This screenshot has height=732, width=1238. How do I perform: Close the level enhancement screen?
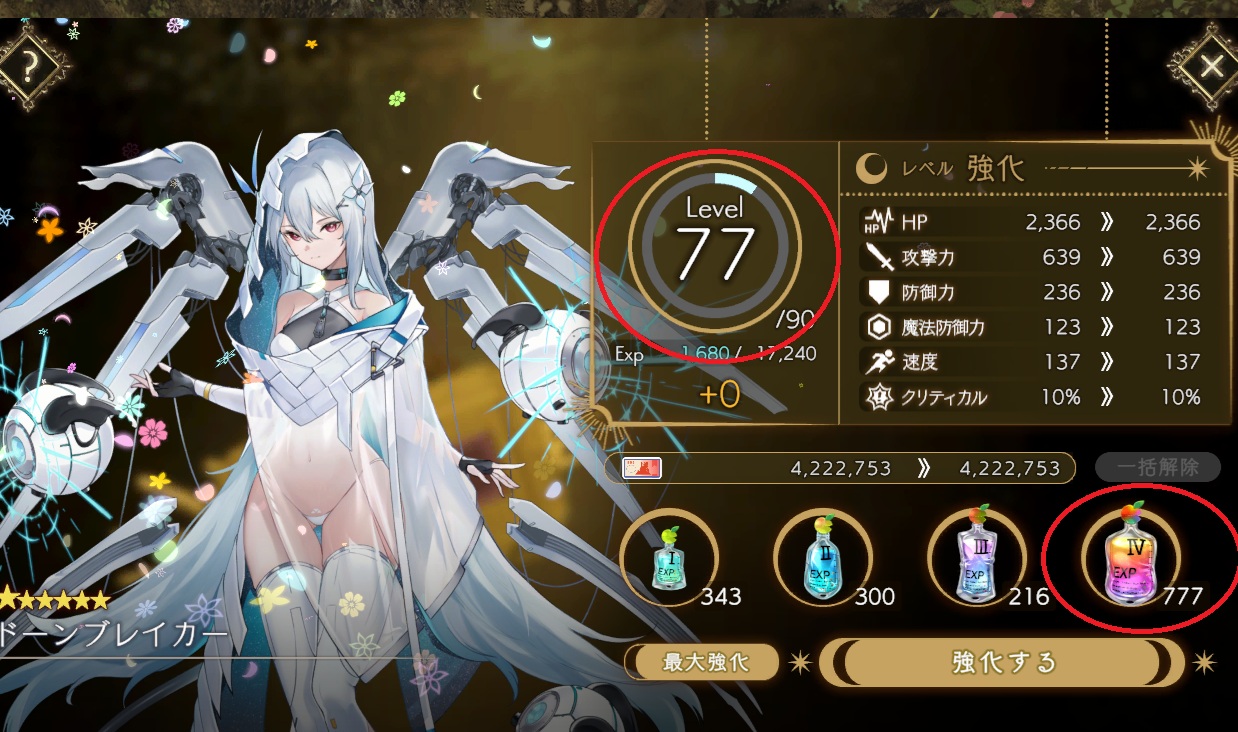pyautogui.click(x=1210, y=67)
